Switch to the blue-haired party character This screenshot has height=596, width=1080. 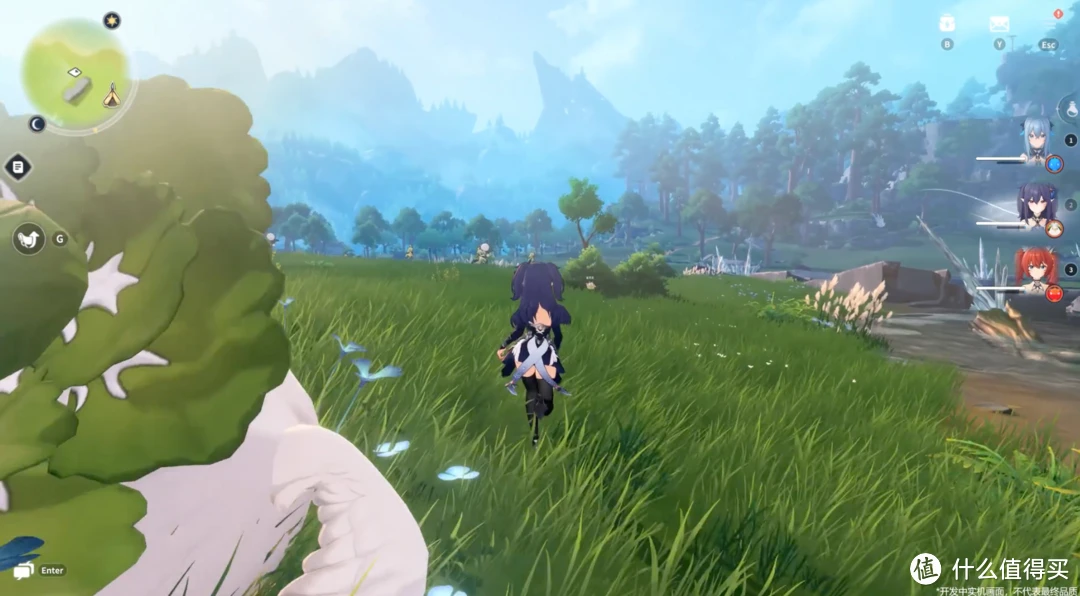[x=1034, y=142]
